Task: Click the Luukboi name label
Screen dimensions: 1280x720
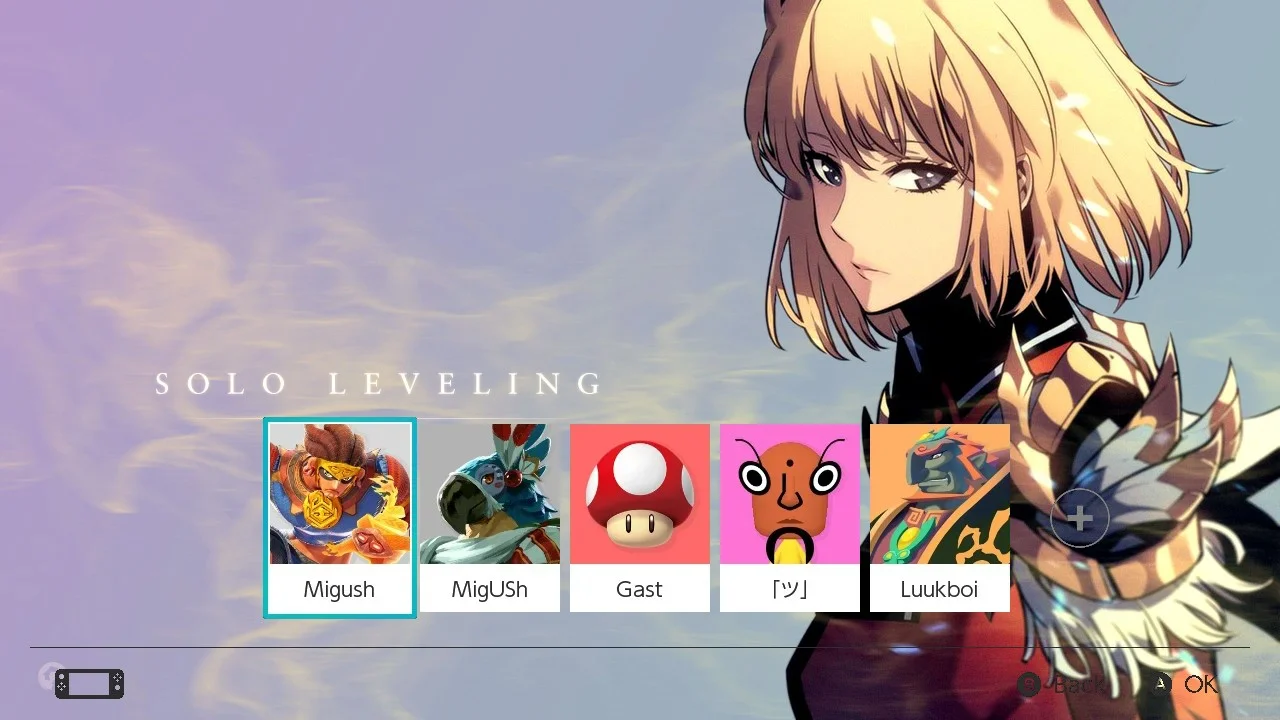Action: pos(940,589)
